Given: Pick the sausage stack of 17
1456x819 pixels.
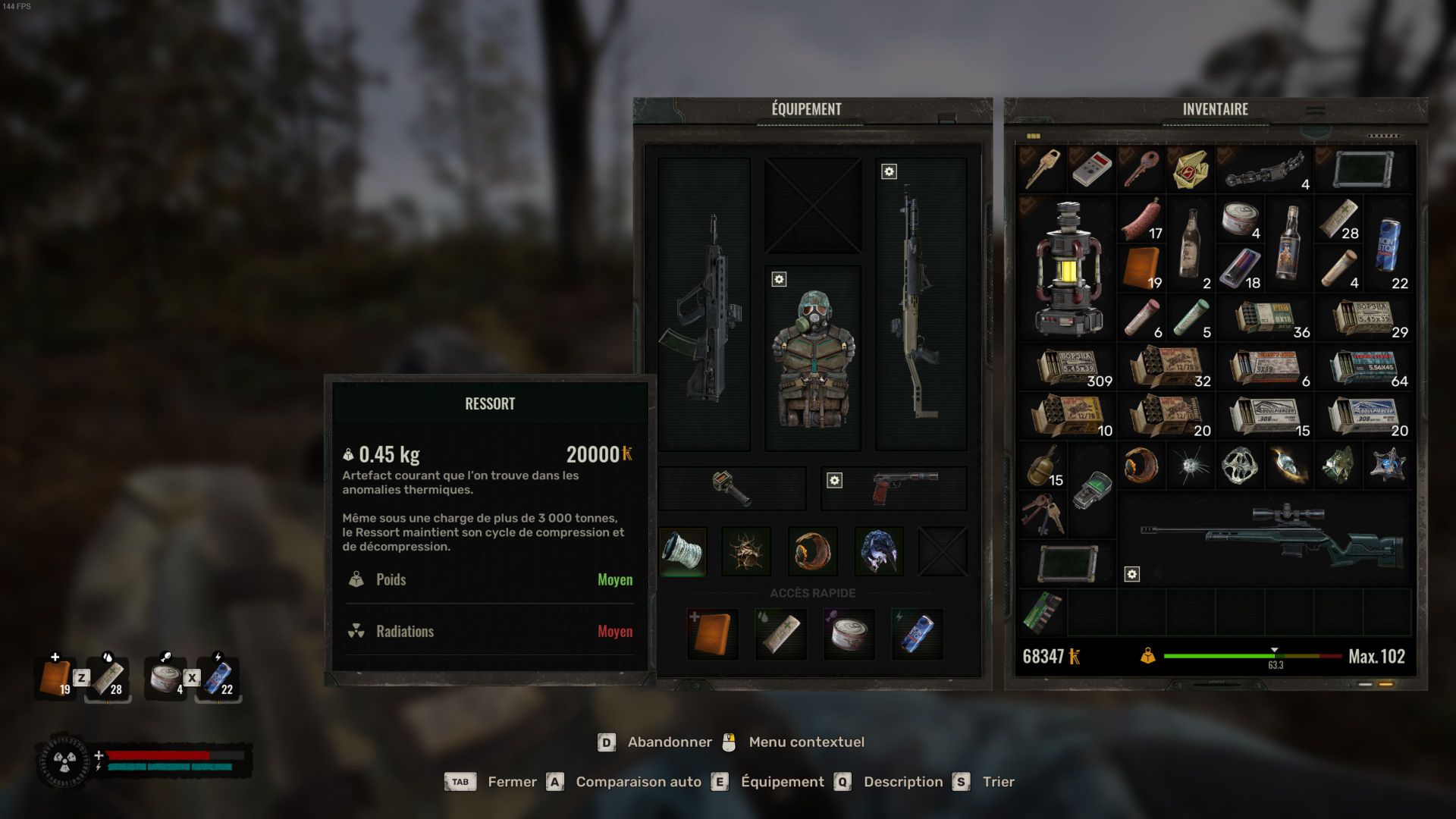Looking at the screenshot, I should [x=1141, y=219].
